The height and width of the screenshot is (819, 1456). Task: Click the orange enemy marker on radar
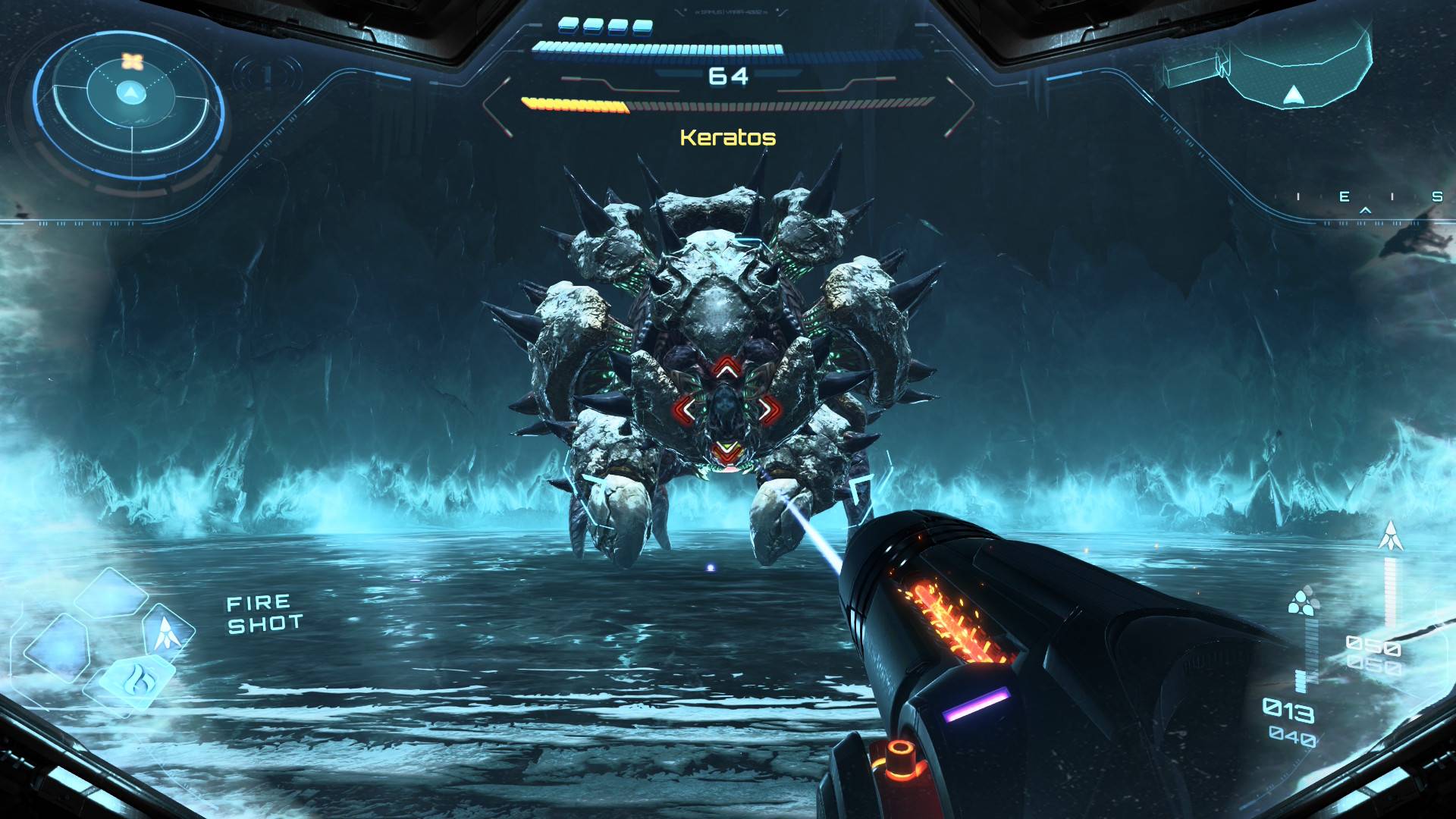(x=132, y=61)
